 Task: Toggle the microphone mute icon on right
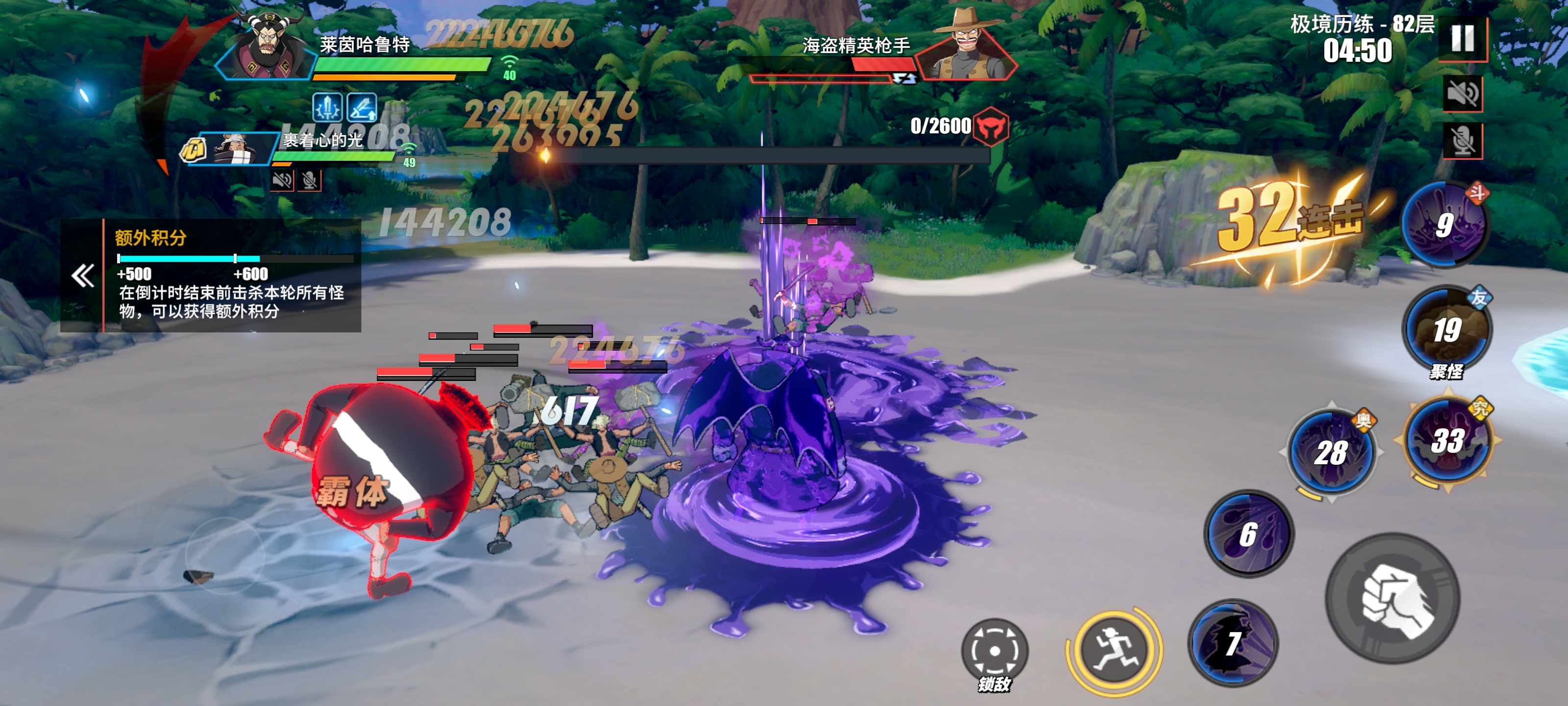point(1462,141)
